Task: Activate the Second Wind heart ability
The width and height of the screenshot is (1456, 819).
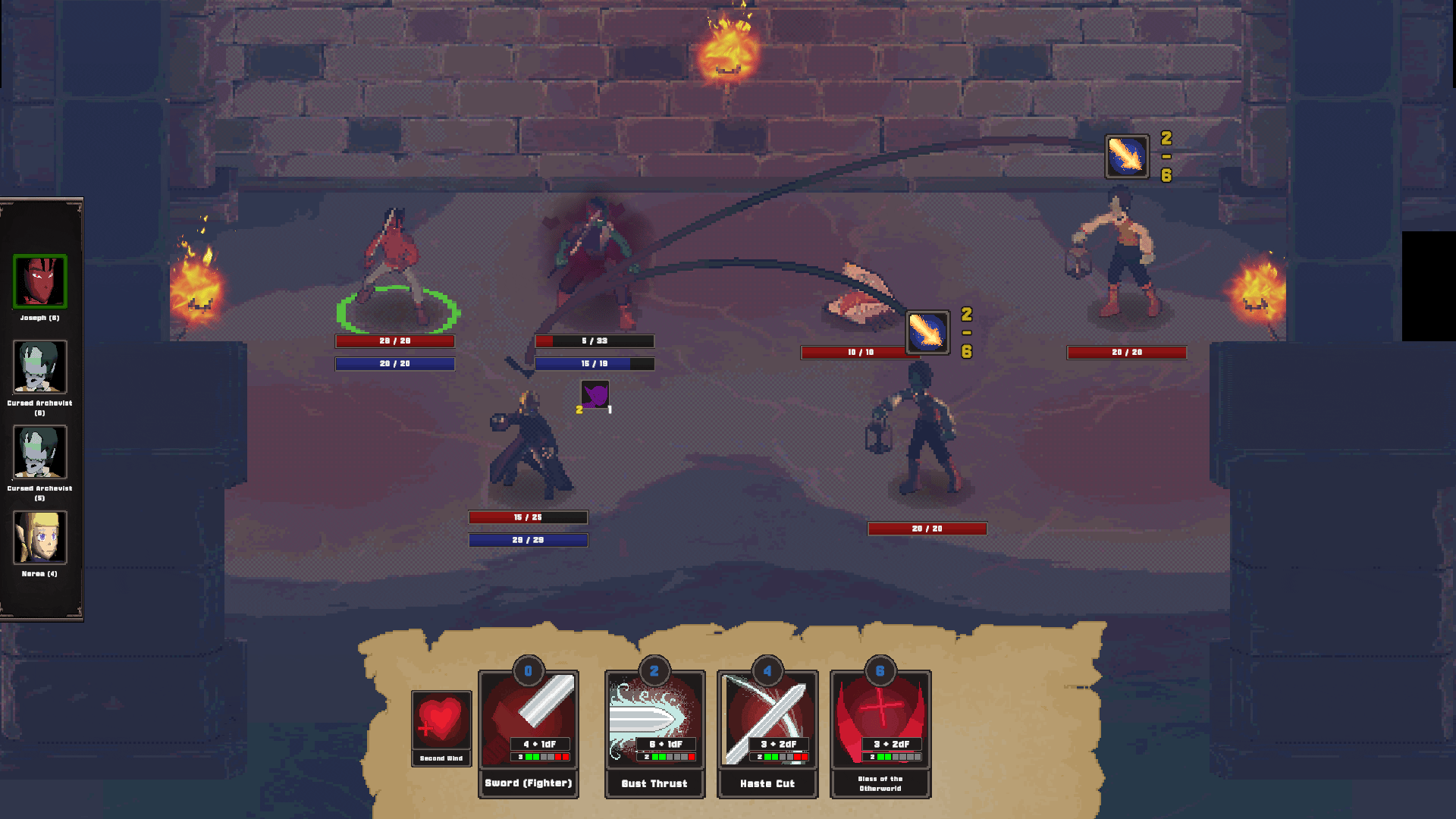Action: [x=441, y=726]
